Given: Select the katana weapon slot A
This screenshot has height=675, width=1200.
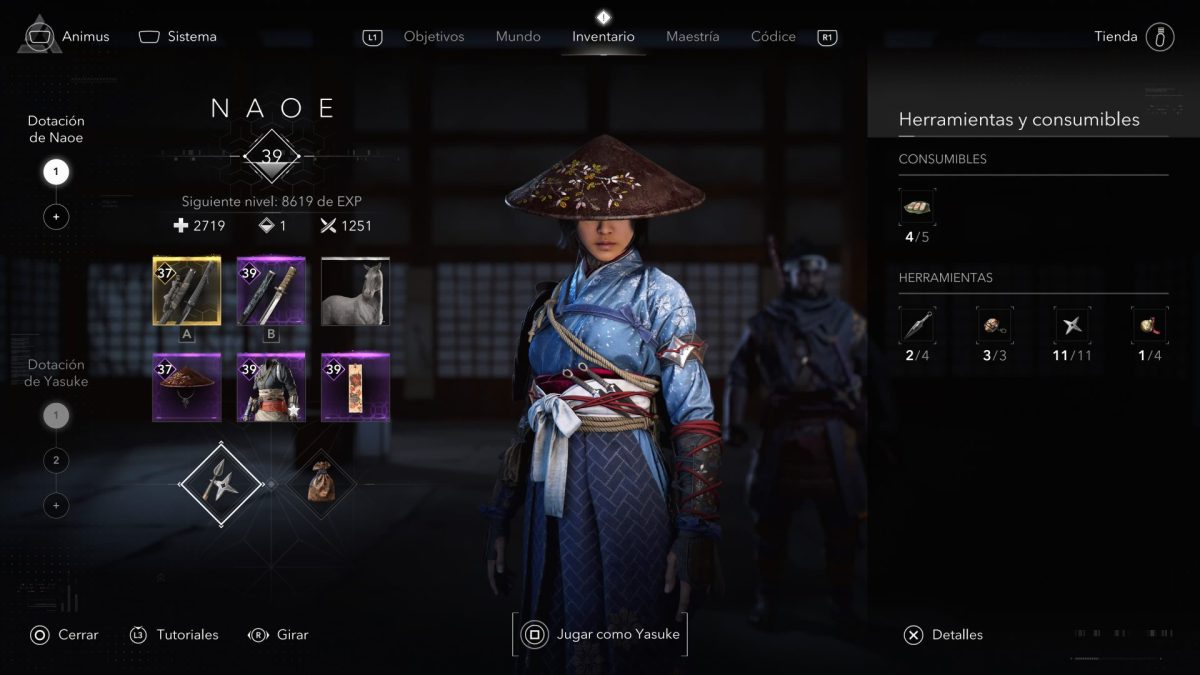Looking at the screenshot, I should pos(186,291).
